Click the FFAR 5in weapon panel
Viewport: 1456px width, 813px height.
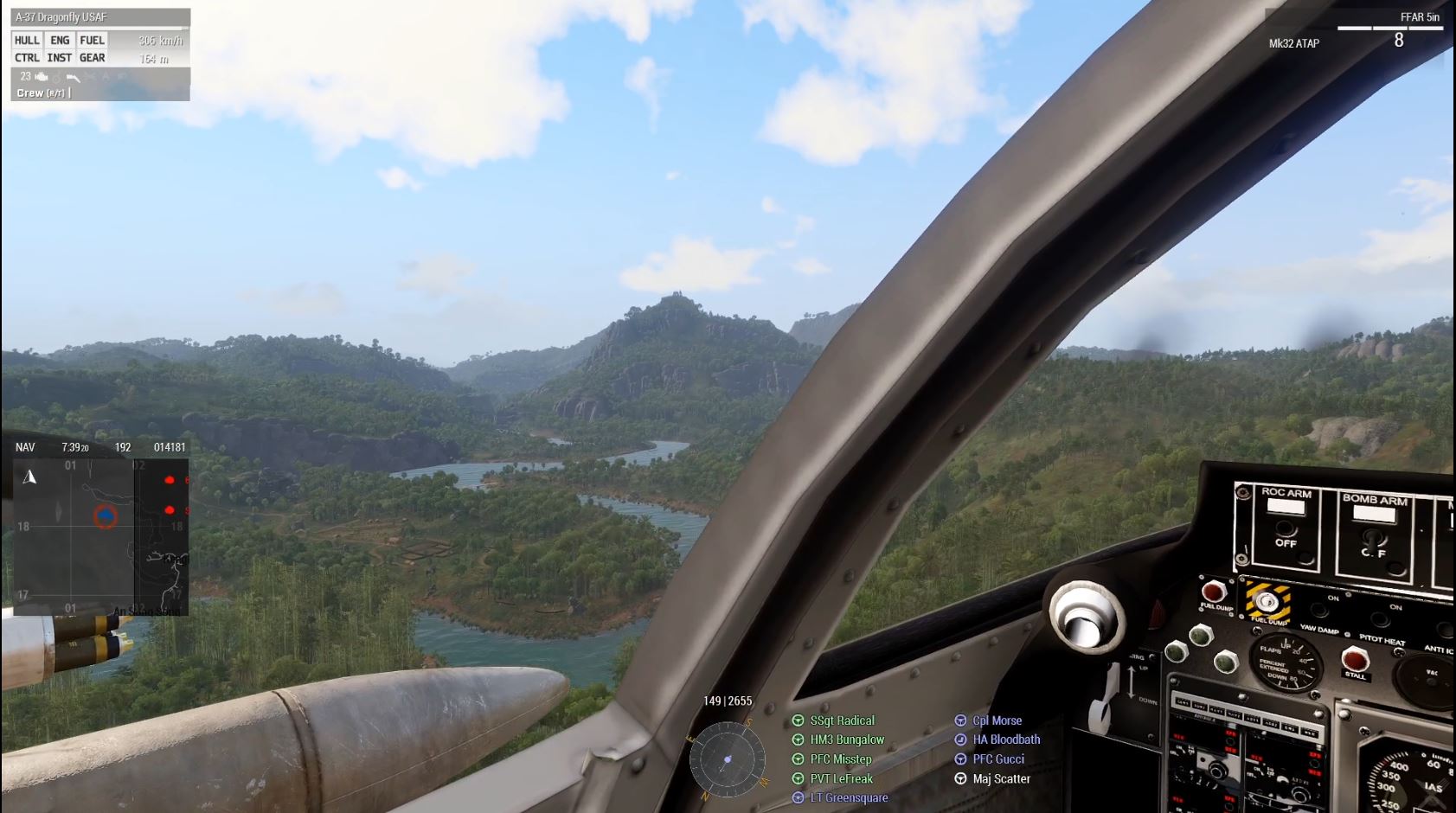click(x=1357, y=30)
